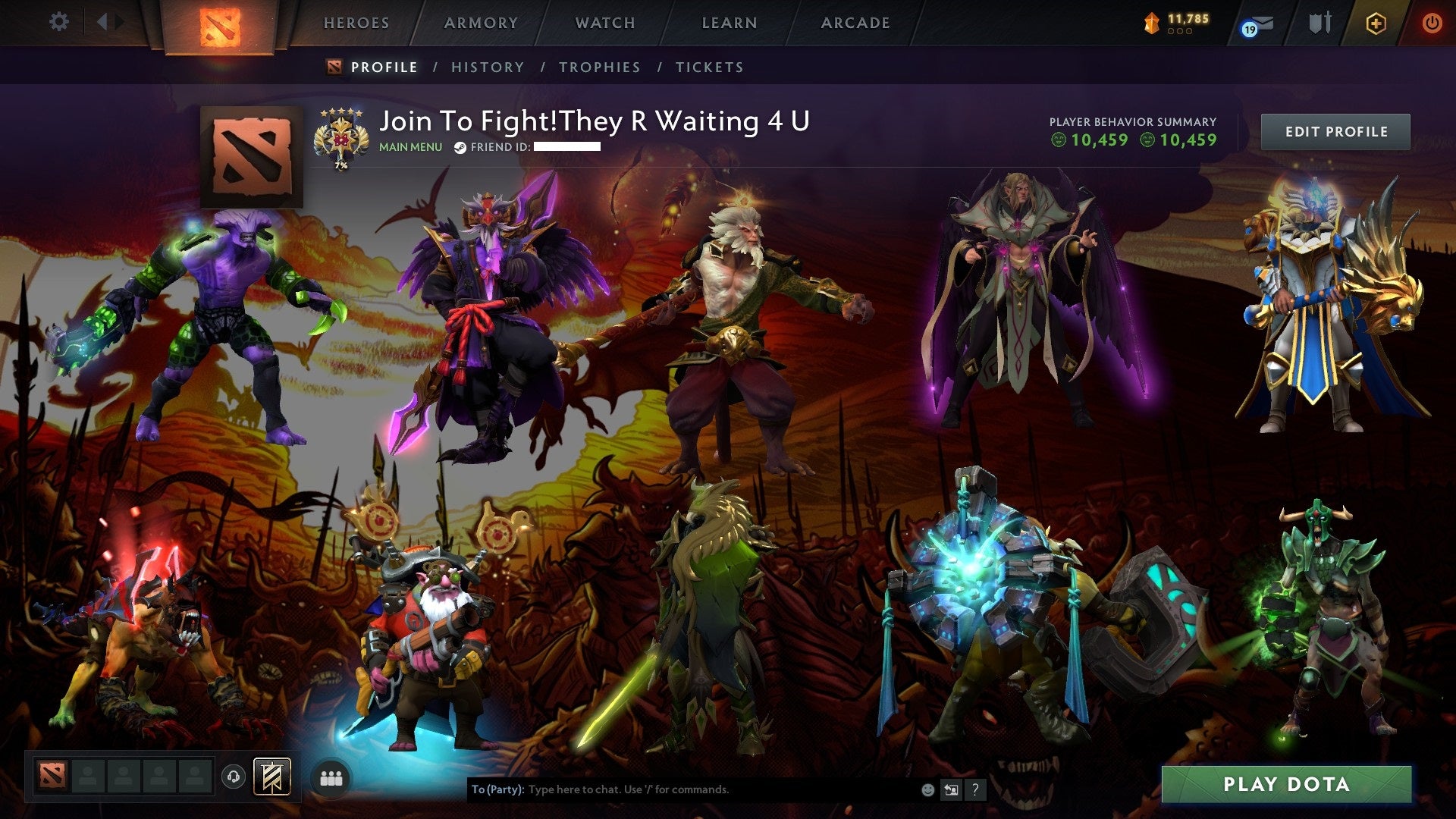Click the party chat input field

[x=682, y=789]
